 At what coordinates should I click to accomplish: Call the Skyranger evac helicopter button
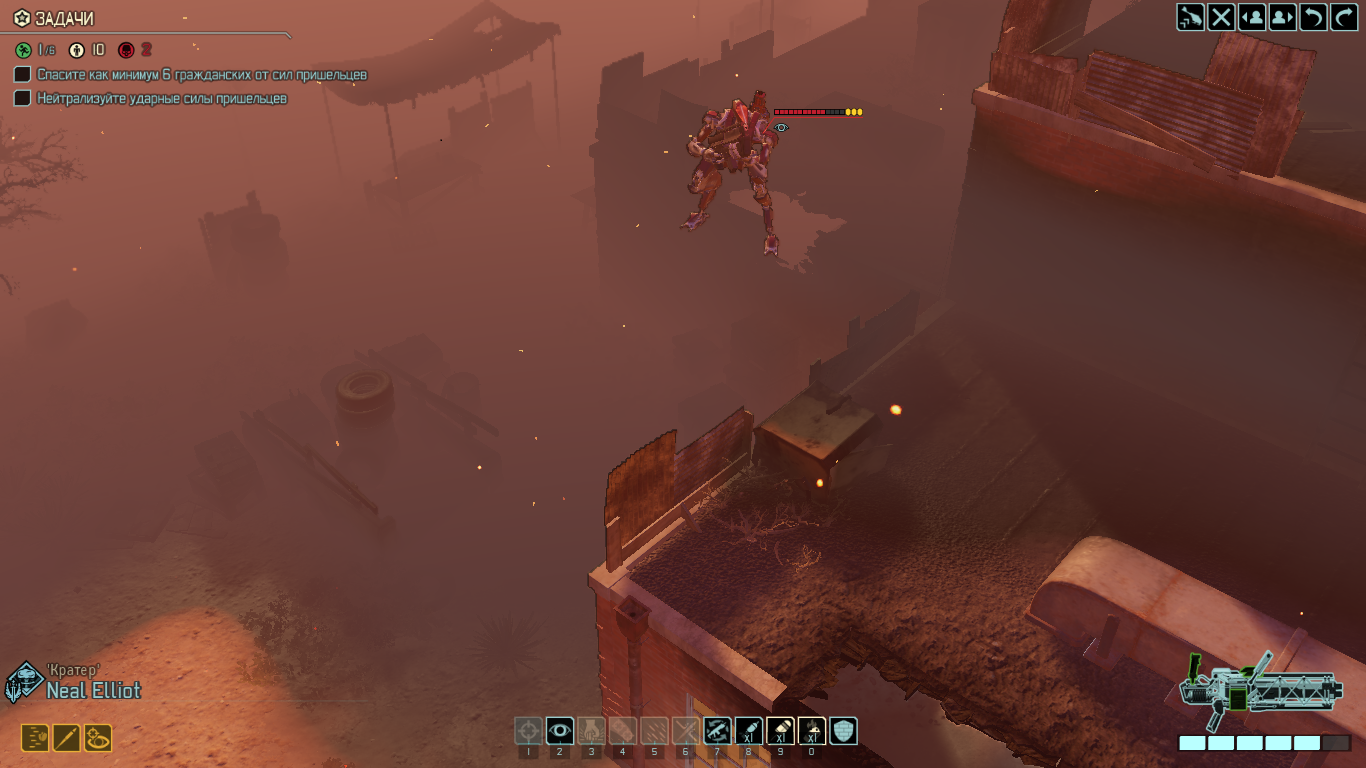1190,17
